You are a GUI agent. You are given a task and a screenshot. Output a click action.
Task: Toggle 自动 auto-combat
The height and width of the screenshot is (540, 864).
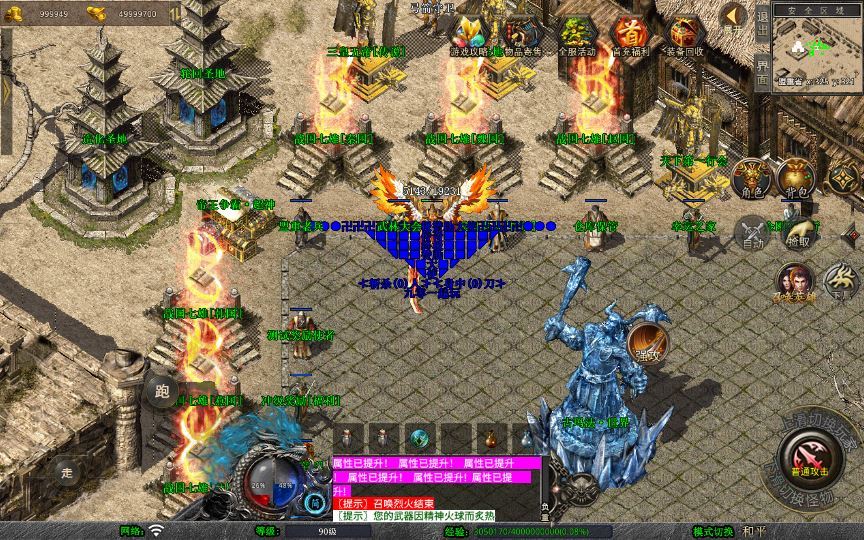[x=752, y=233]
